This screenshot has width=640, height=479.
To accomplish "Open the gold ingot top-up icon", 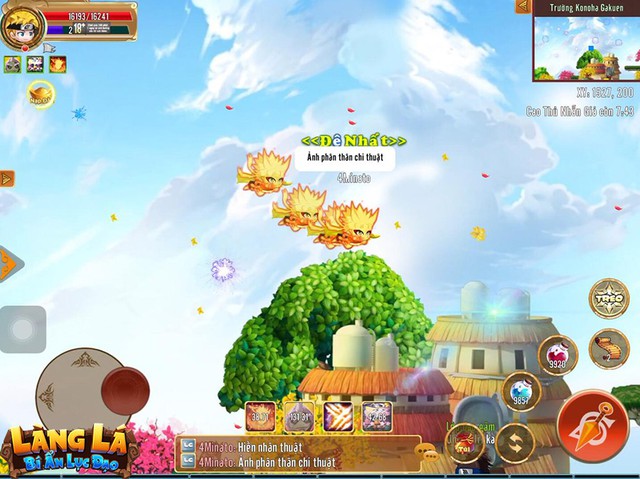I will [39, 96].
